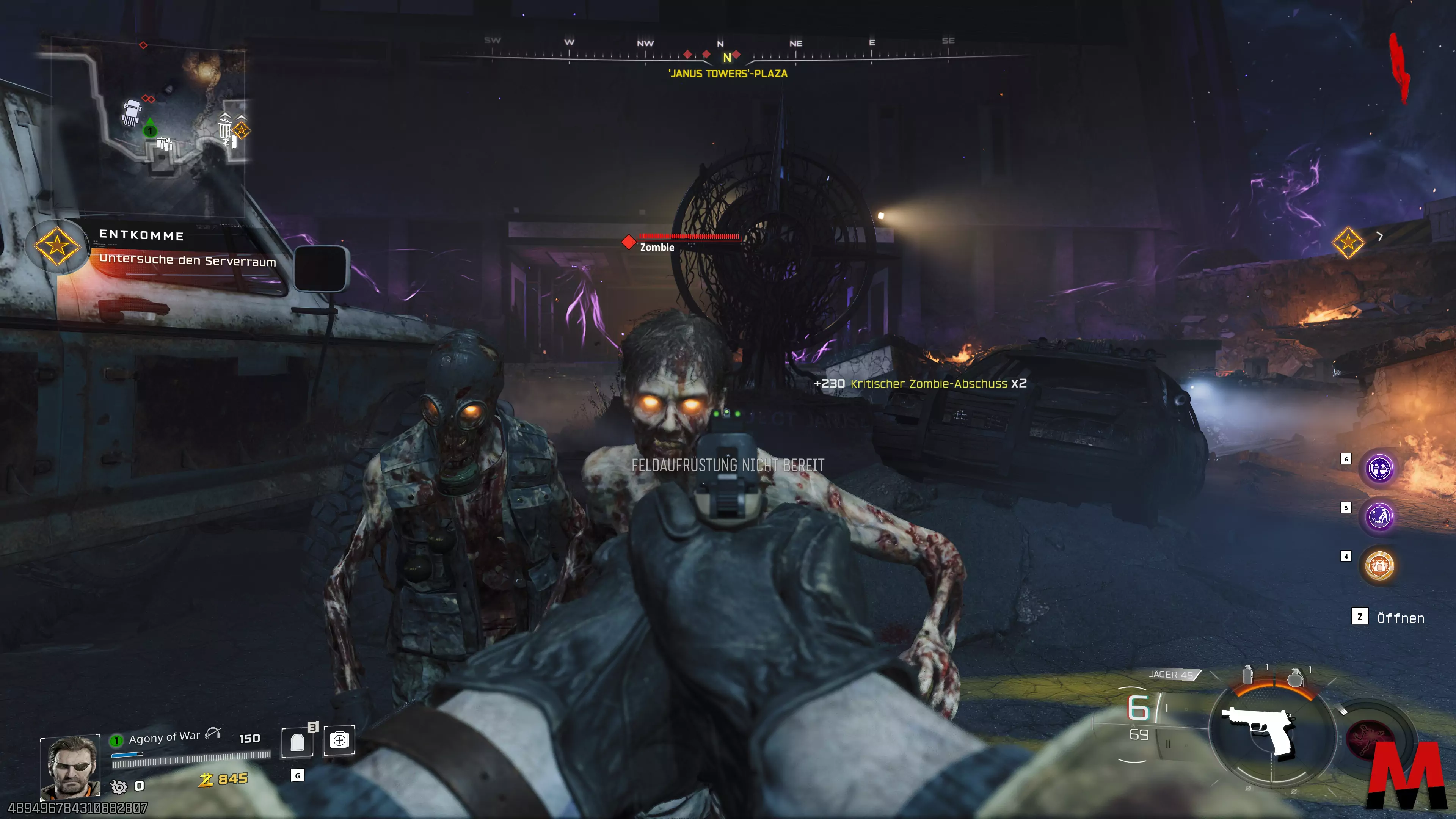Click the muted headset icon beside Agony of War
Image resolution: width=1456 pixels, height=819 pixels.
[212, 734]
